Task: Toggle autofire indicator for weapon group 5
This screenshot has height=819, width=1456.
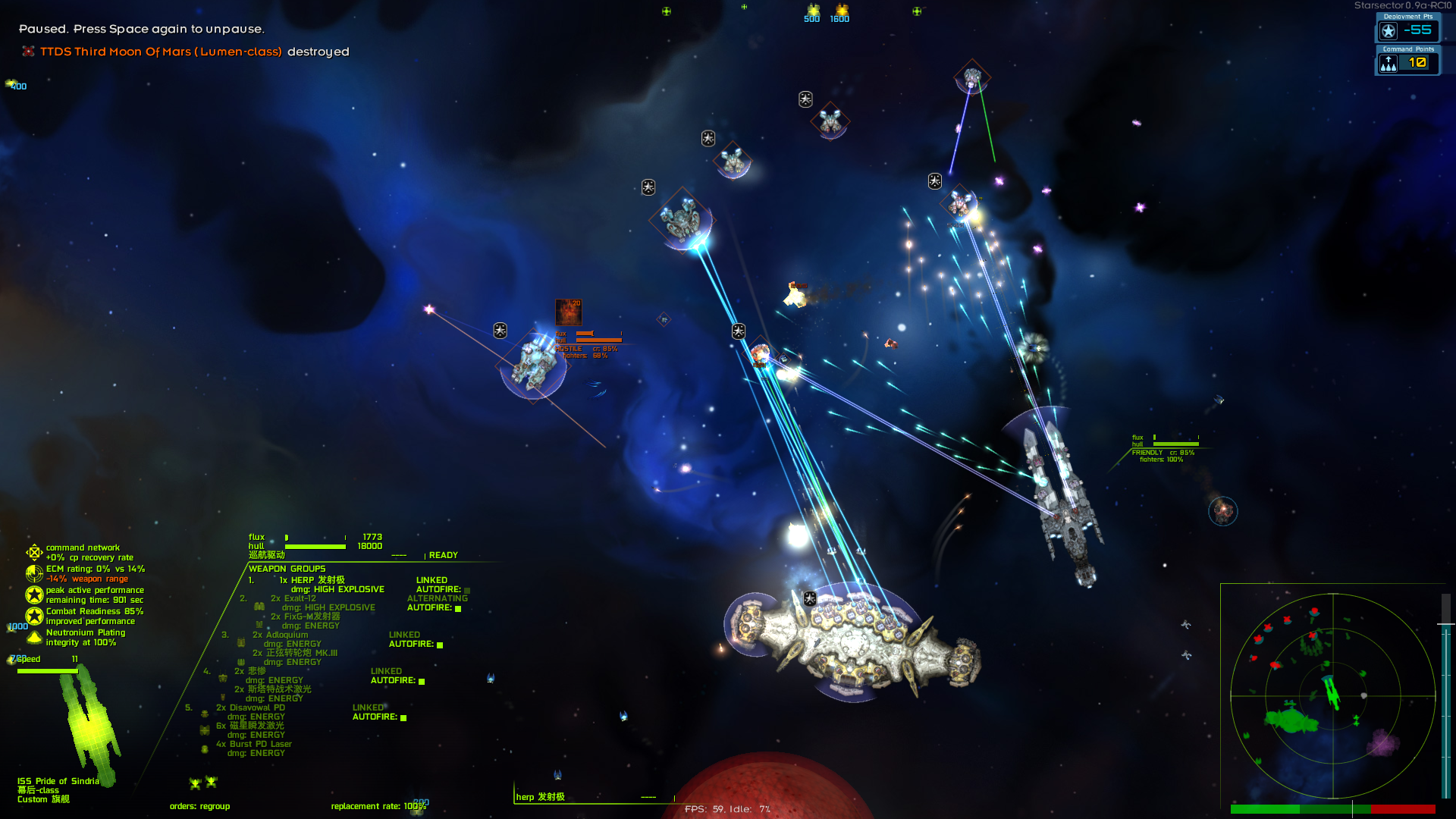Action: coord(403,717)
